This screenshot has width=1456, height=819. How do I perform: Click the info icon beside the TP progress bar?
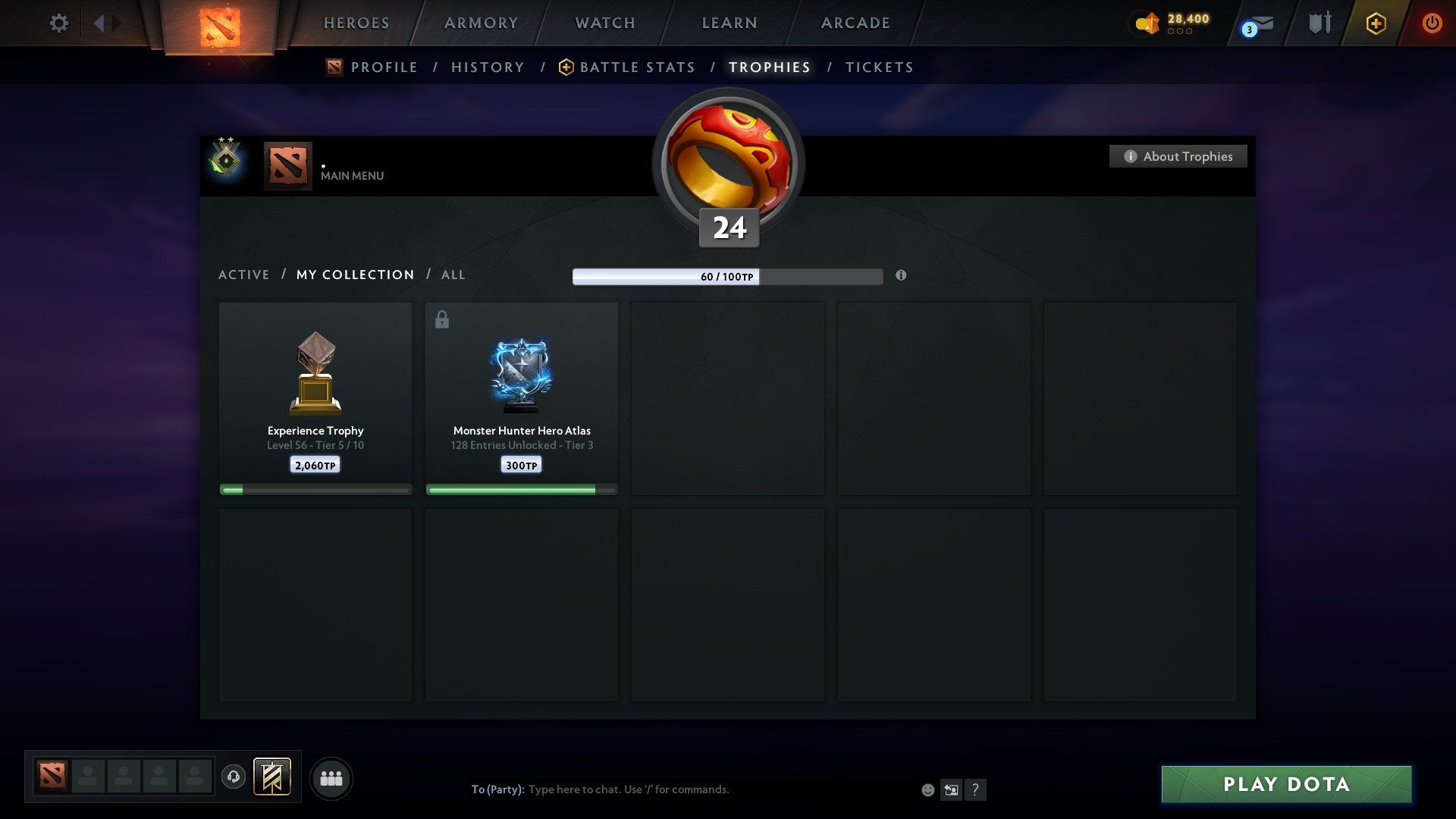pos(901,277)
